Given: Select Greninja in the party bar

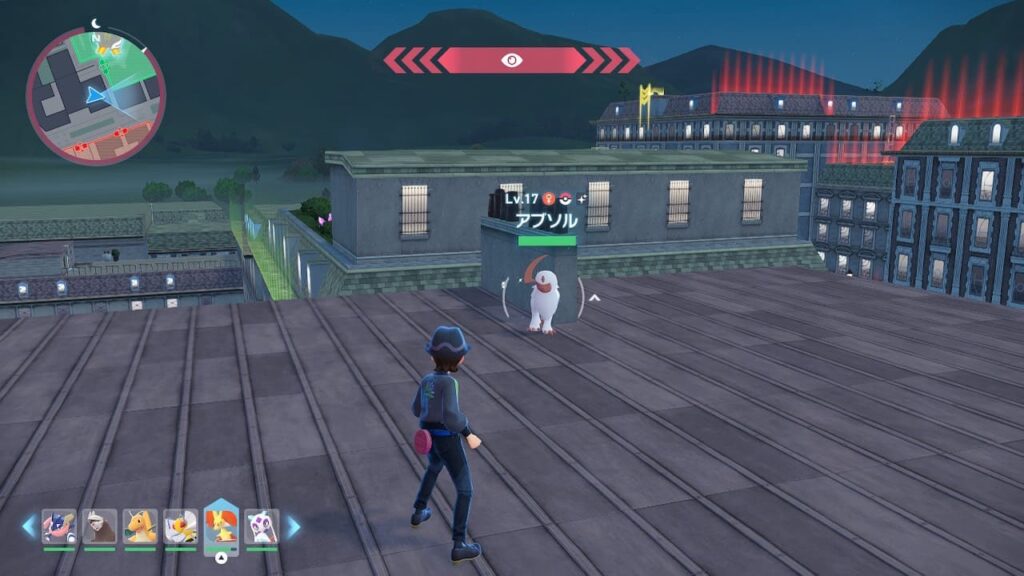Looking at the screenshot, I should pos(59,526).
